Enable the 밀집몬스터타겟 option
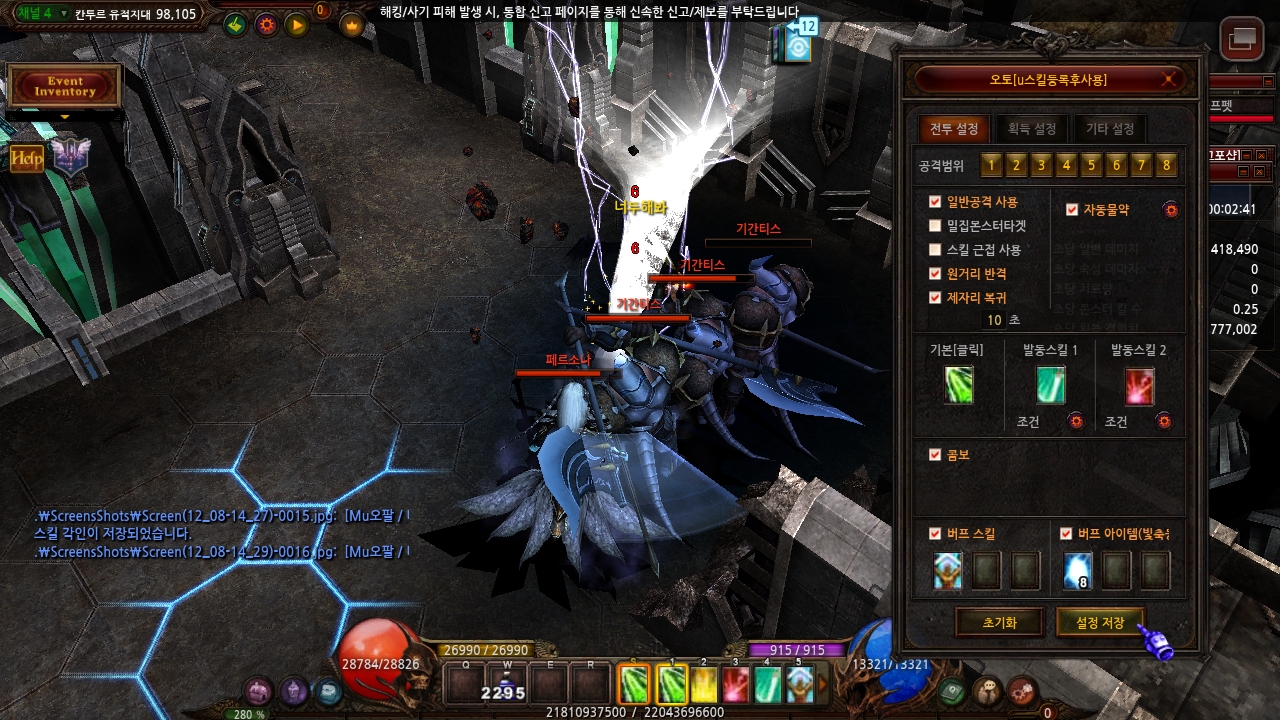The width and height of the screenshot is (1280, 720). click(935, 226)
